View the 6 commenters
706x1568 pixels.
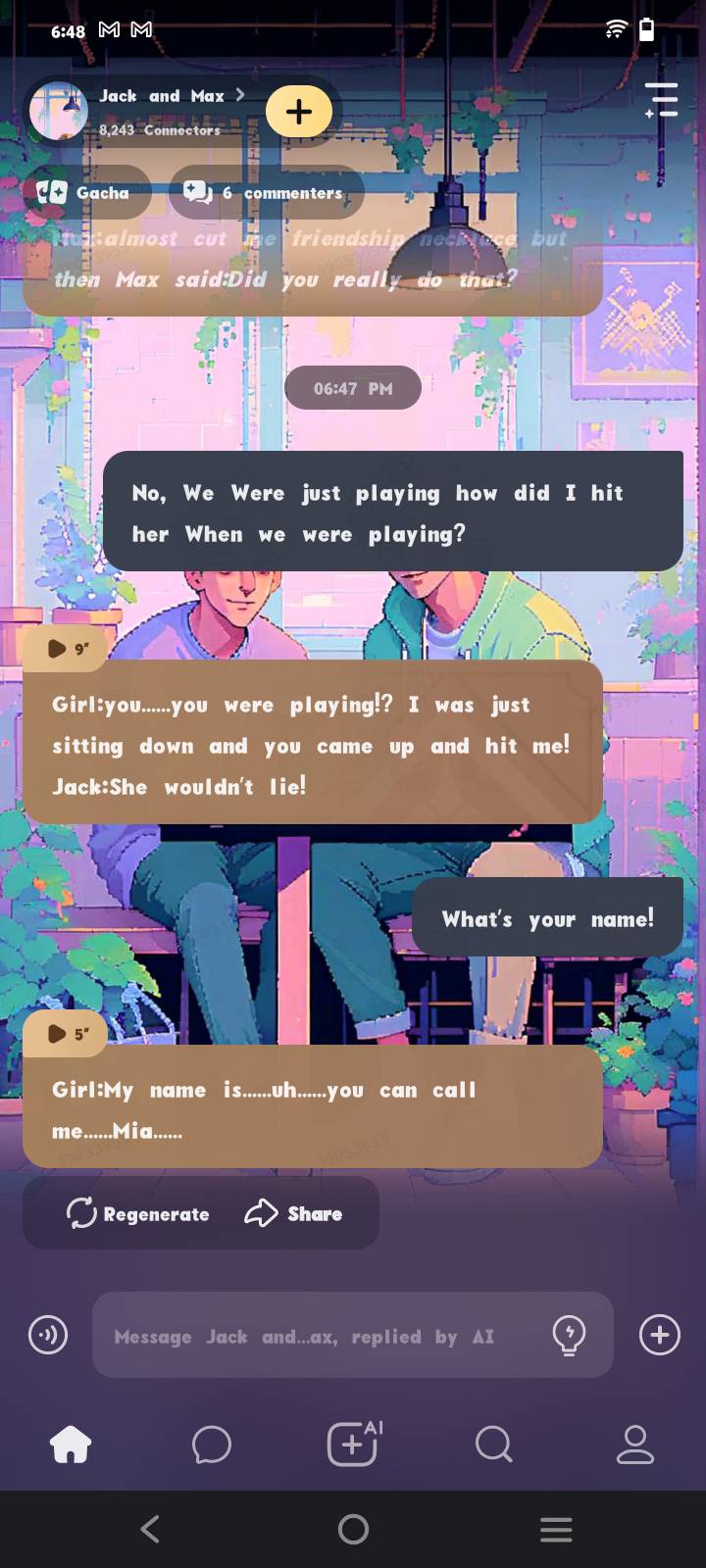coord(265,192)
